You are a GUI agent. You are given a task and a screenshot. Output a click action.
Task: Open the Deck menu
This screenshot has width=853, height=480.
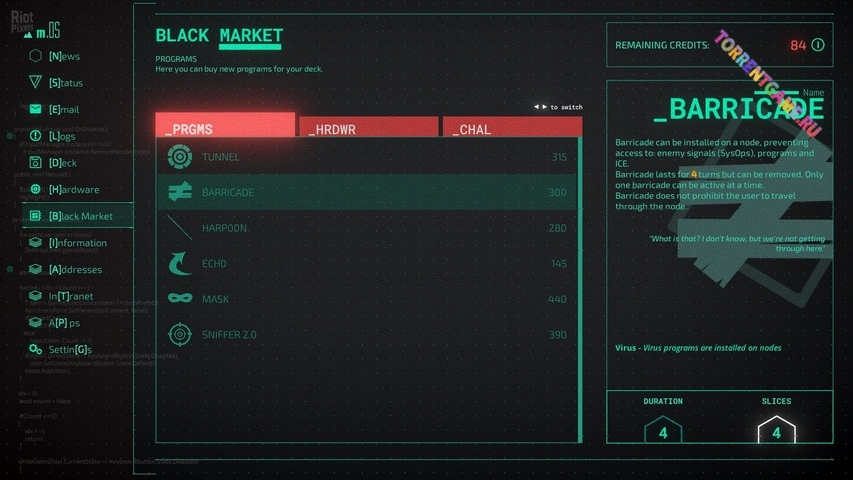click(62, 163)
